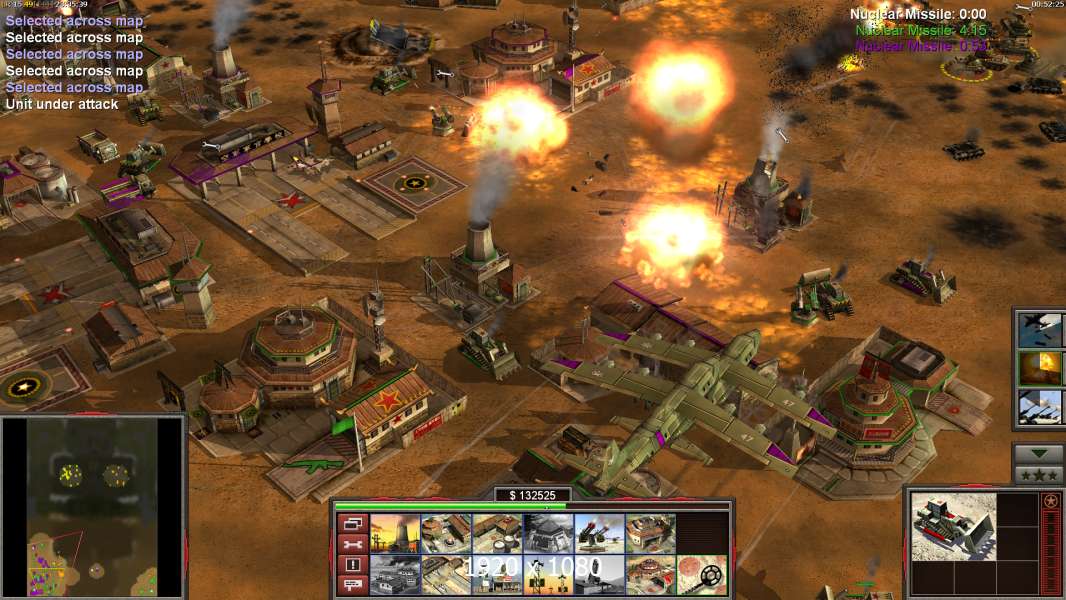
Task: Open the three-star general's powers button
Action: [x=1038, y=474]
